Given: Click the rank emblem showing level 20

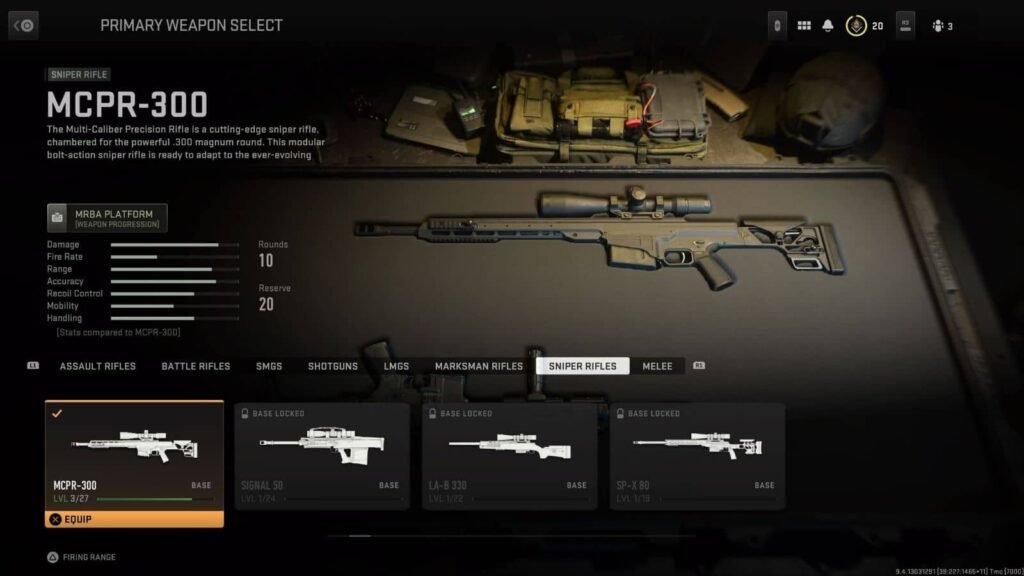Looking at the screenshot, I should tap(856, 26).
